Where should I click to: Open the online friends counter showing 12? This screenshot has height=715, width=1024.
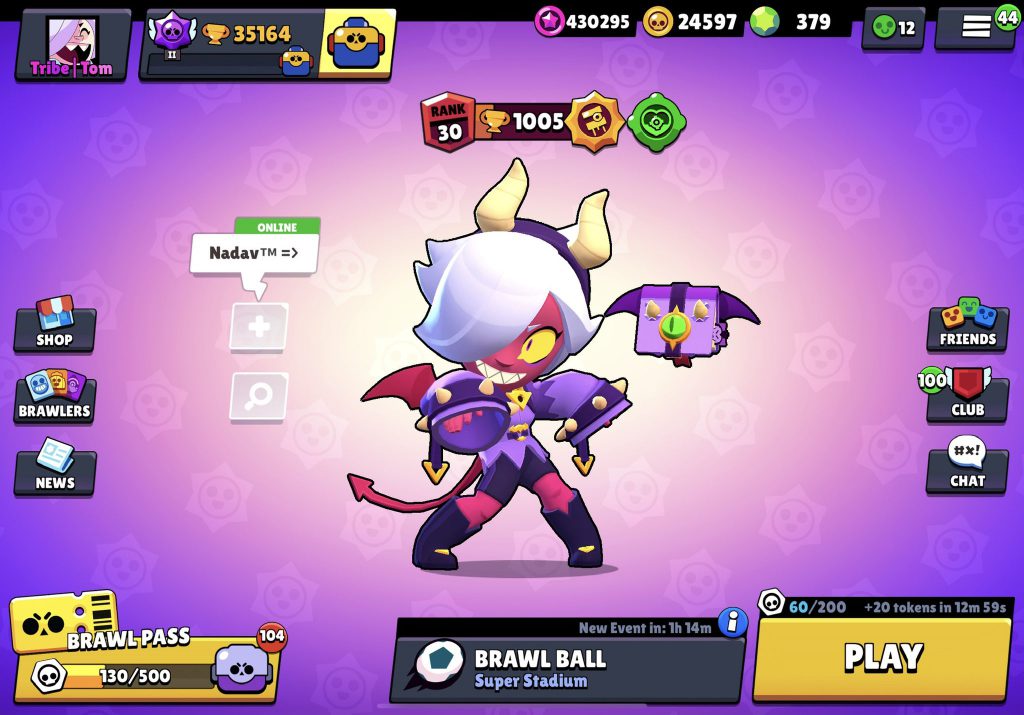click(893, 28)
